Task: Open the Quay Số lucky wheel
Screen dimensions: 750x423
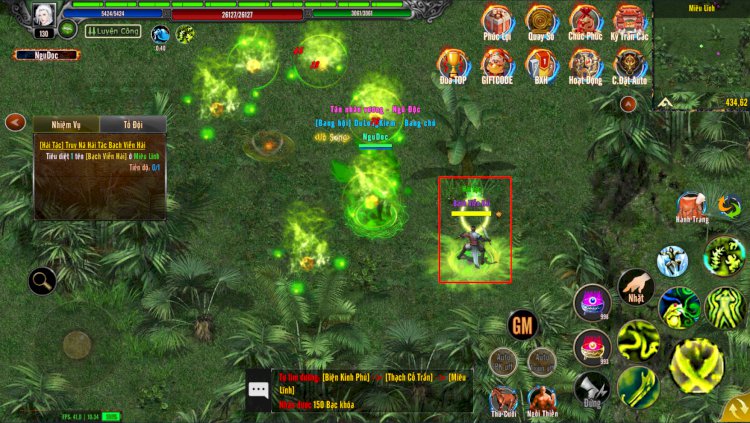Action: pyautogui.click(x=541, y=20)
